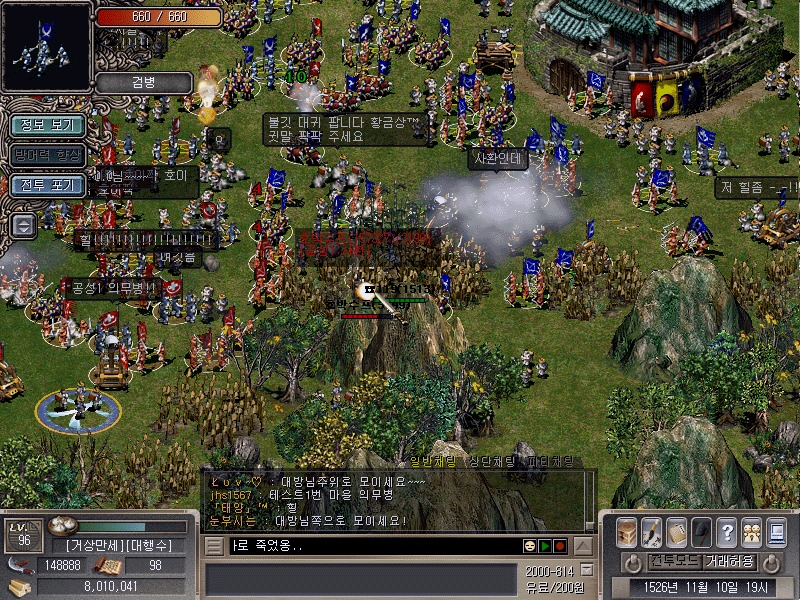
Task: Open the smiley face emoticon button
Action: coord(529,546)
